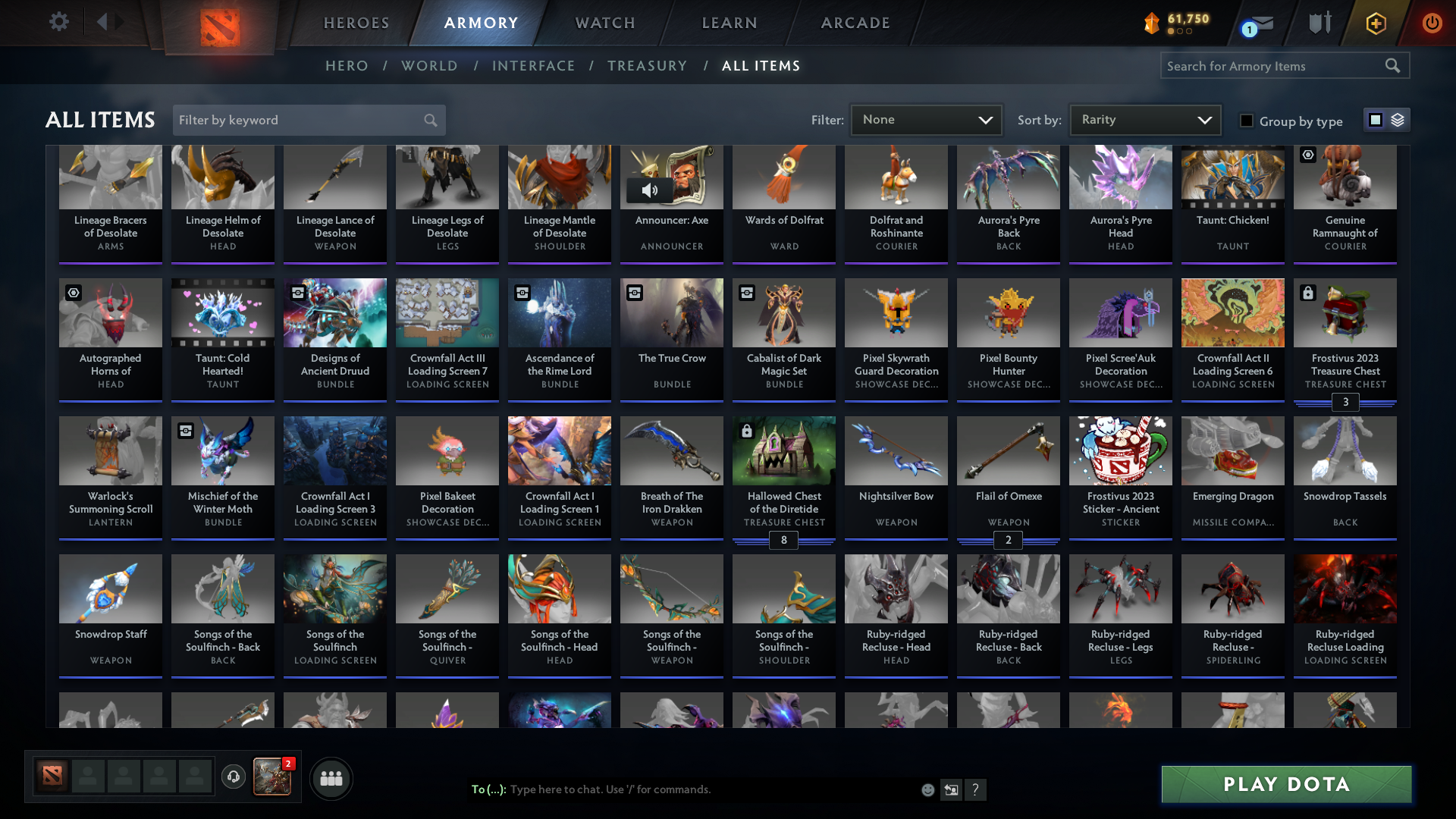Switch to grid view layout
This screenshot has width=1456, height=819.
1376,119
